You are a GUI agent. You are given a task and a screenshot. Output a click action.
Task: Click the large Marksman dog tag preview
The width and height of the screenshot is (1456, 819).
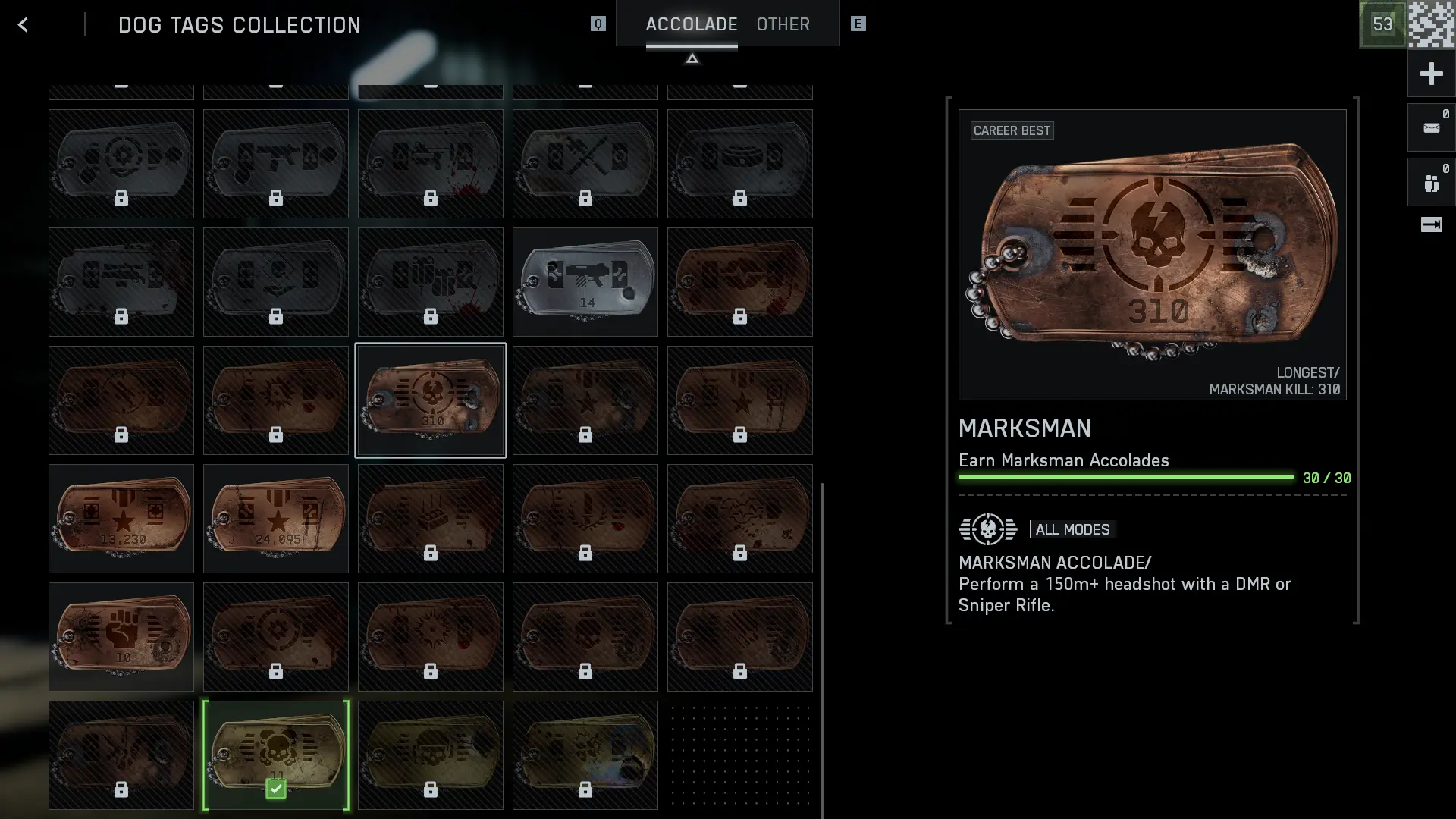coord(1152,254)
